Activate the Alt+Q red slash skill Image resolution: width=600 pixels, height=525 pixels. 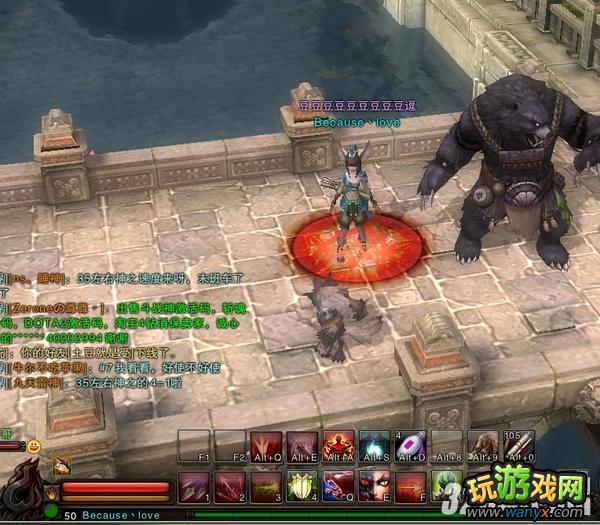click(266, 446)
